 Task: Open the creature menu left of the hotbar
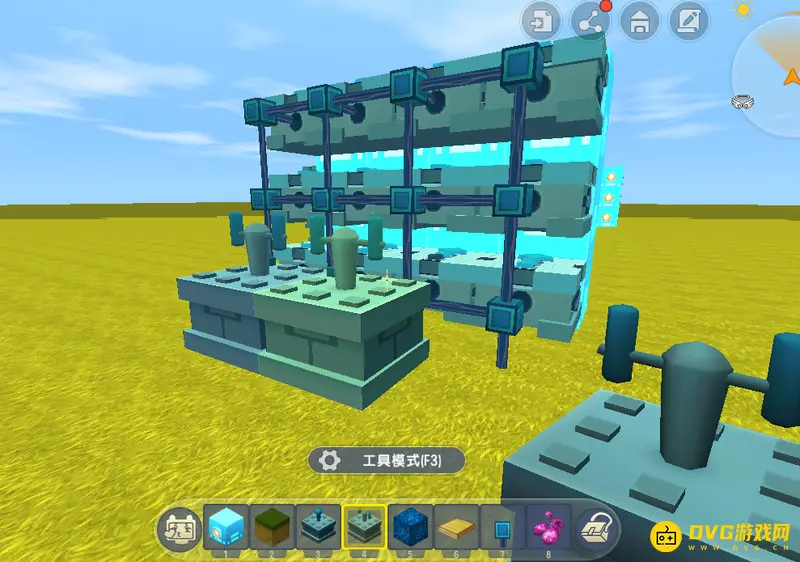pyautogui.click(x=180, y=527)
